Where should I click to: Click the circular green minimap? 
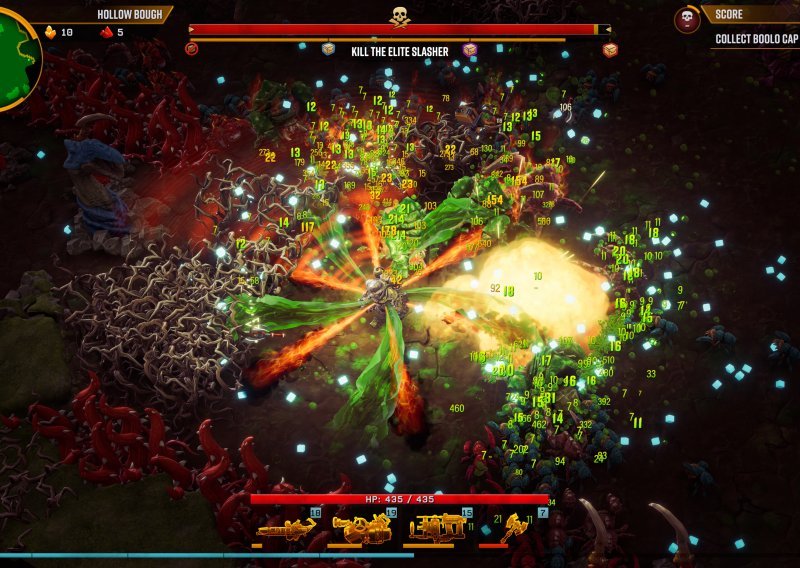coord(14,60)
